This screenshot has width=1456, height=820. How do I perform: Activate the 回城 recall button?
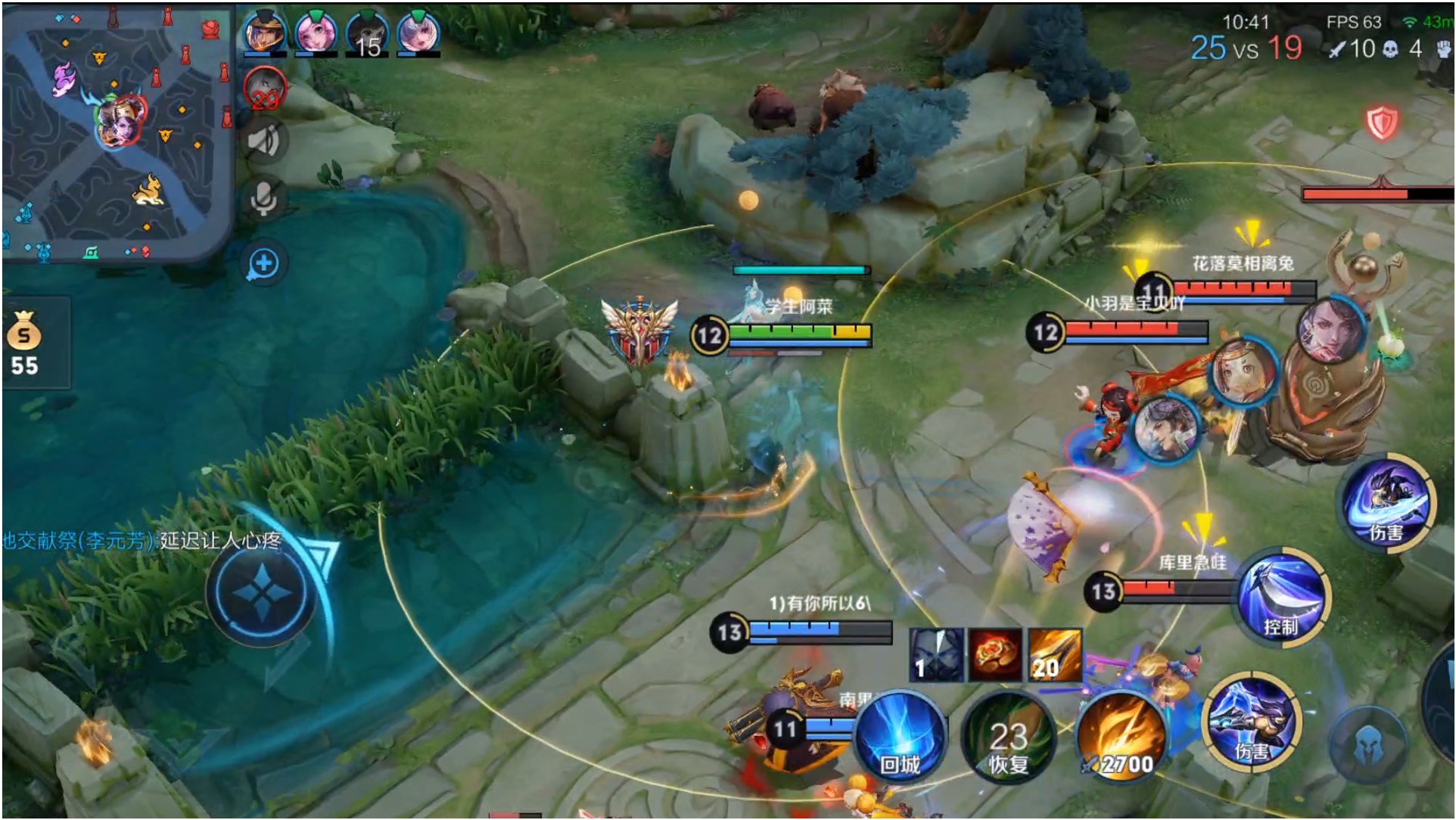point(900,737)
